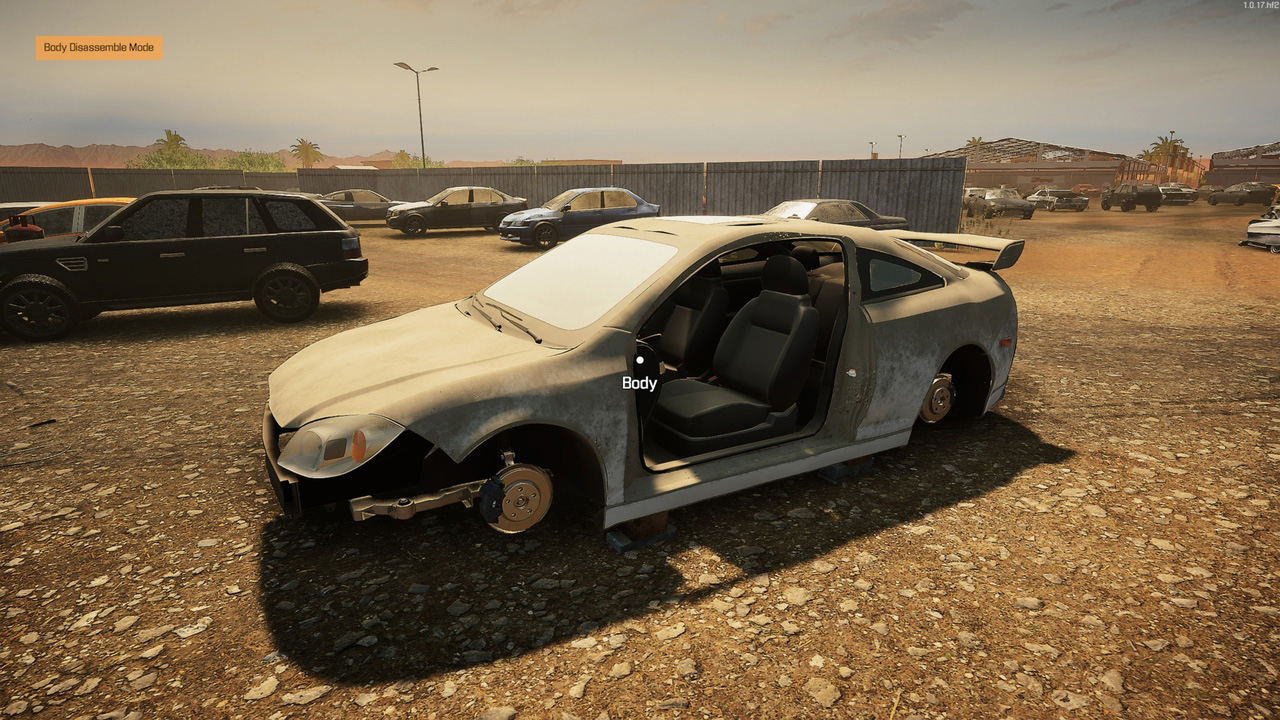Select the highlighted Body part label

640,383
